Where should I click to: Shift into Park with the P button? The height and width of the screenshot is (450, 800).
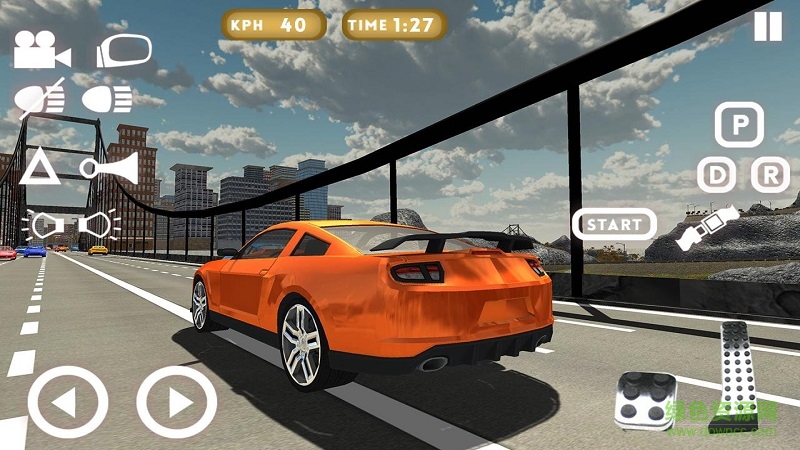[x=739, y=124]
